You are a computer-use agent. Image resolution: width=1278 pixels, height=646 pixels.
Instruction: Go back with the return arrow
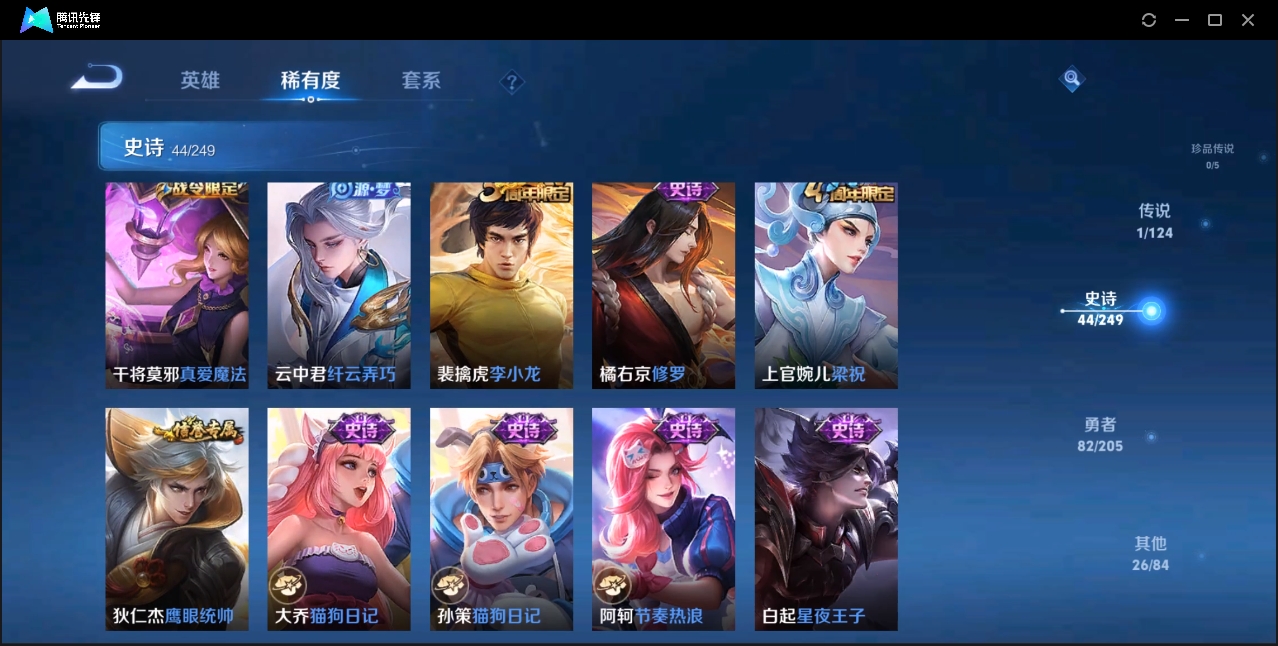click(97, 77)
